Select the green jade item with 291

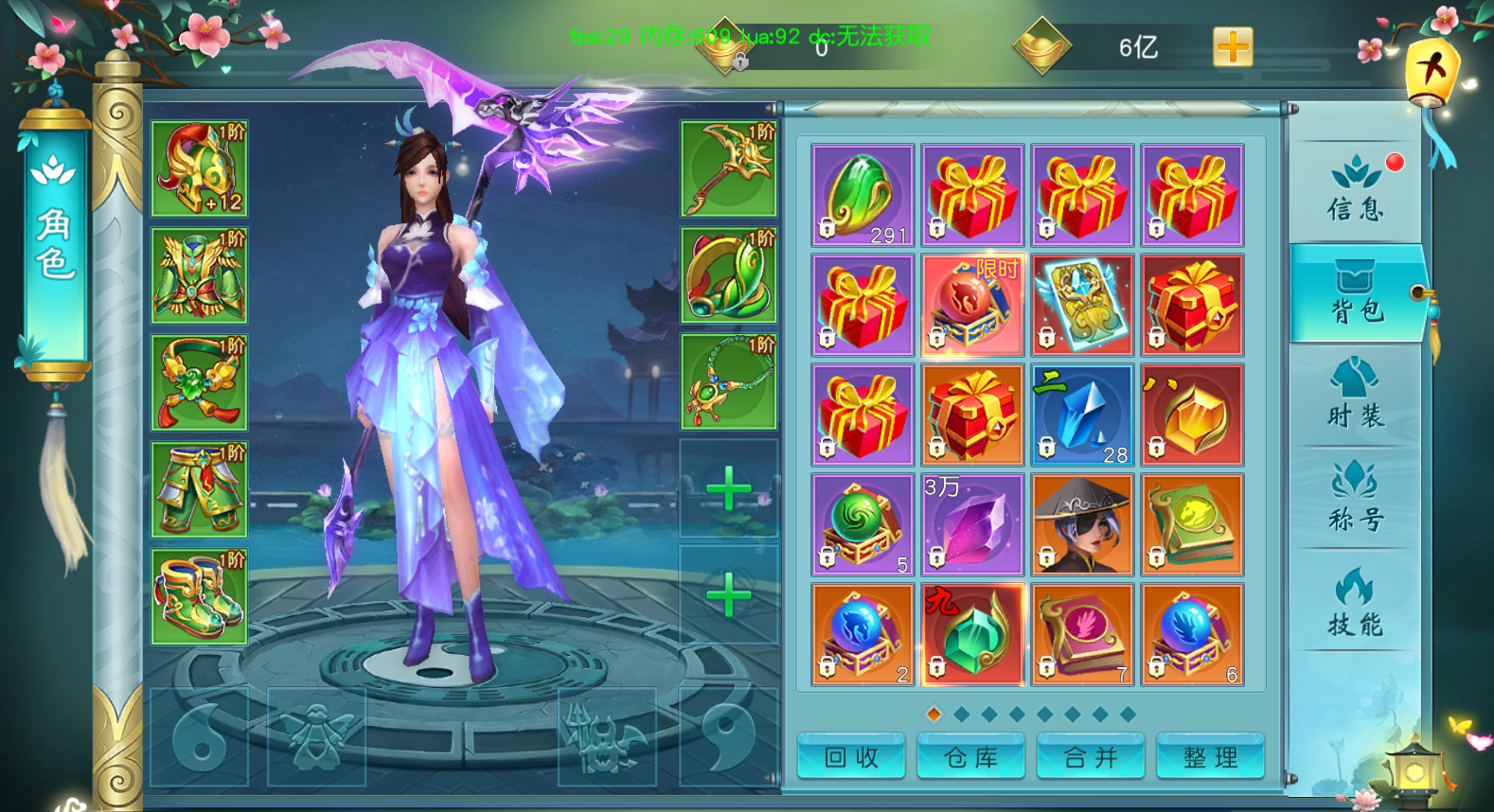[863, 196]
